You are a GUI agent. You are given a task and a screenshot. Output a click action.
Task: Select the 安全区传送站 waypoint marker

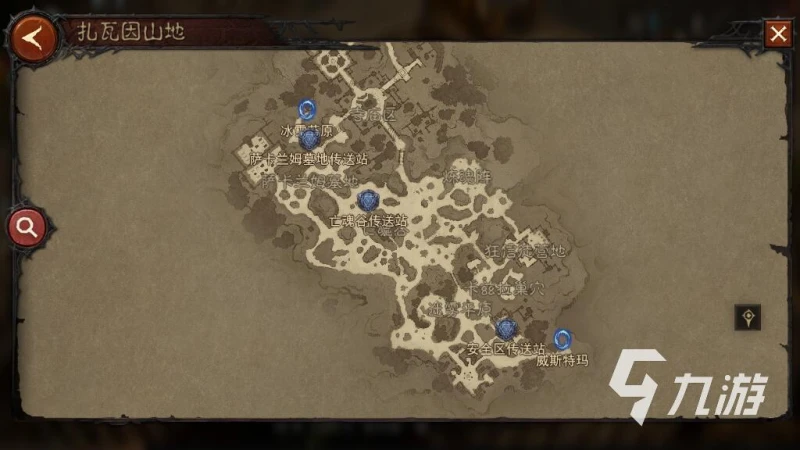coord(506,329)
